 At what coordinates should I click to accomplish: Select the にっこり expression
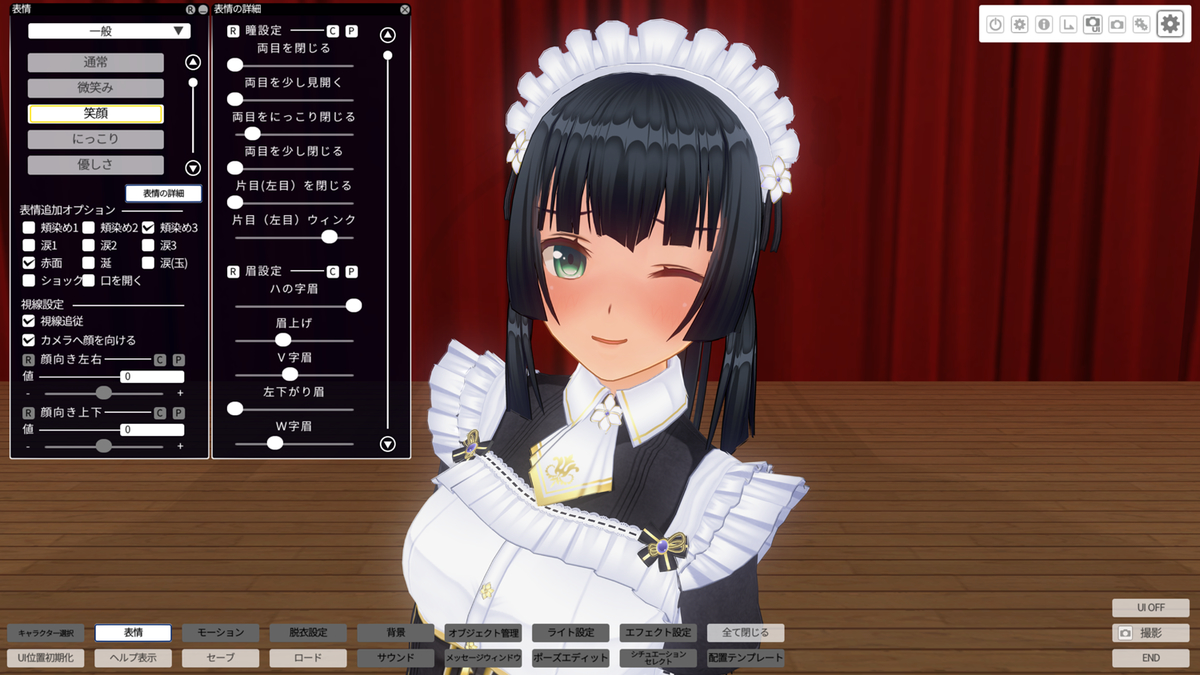coord(95,139)
